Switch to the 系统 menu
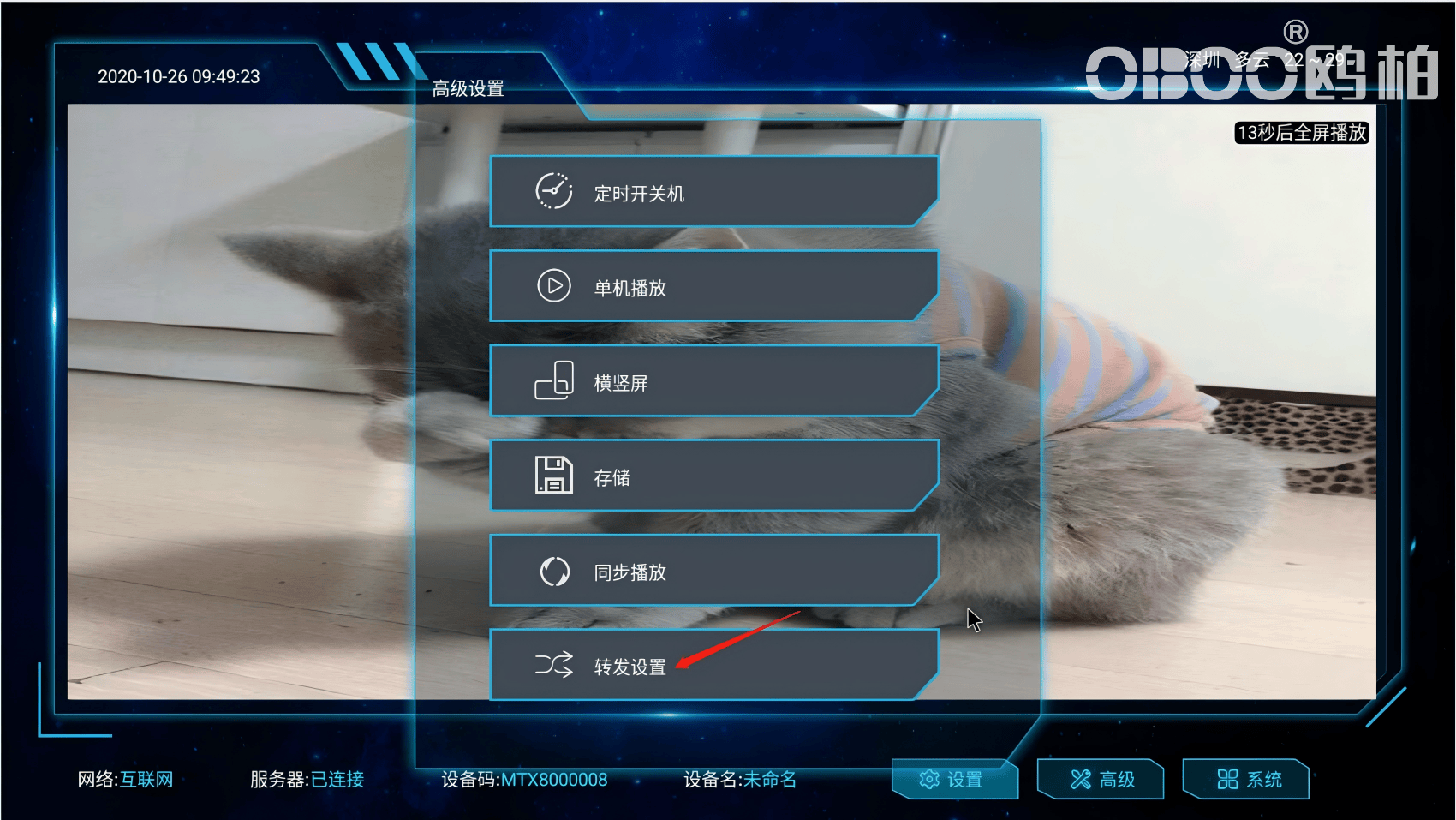Screen dimensions: 1456x820 pyautogui.click(x=1245, y=780)
